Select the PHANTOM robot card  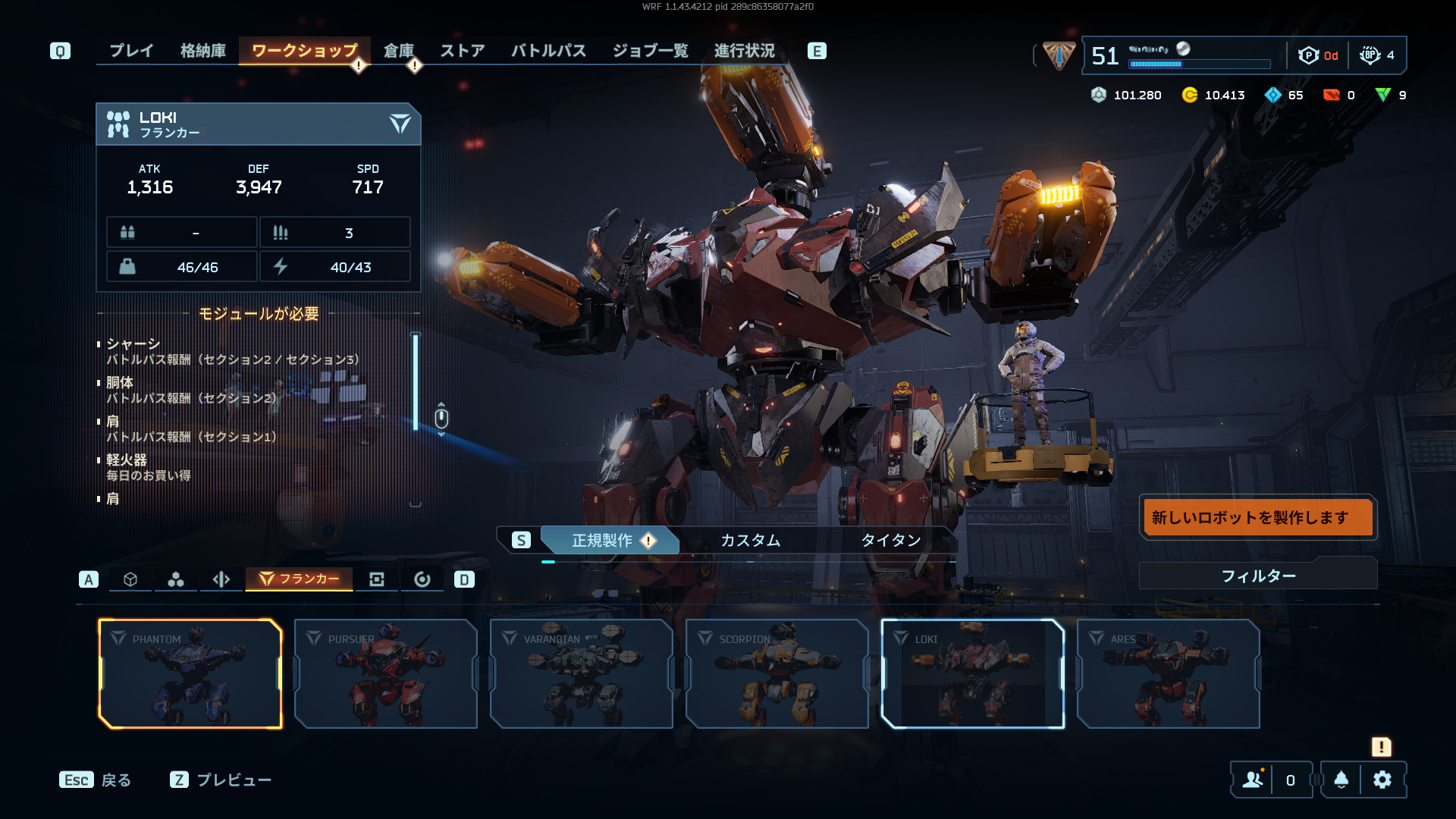pyautogui.click(x=190, y=673)
